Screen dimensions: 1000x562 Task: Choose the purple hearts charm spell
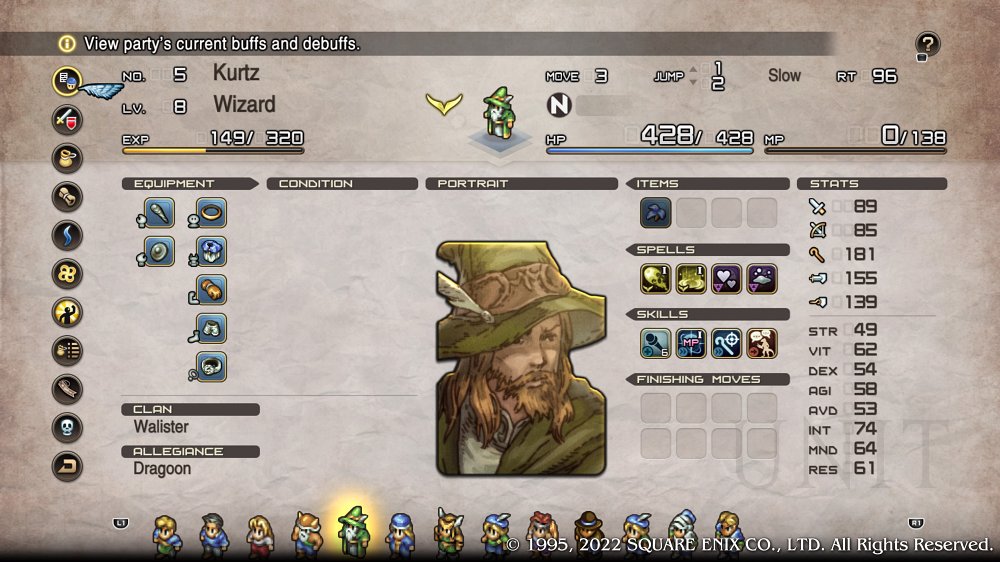tap(726, 278)
